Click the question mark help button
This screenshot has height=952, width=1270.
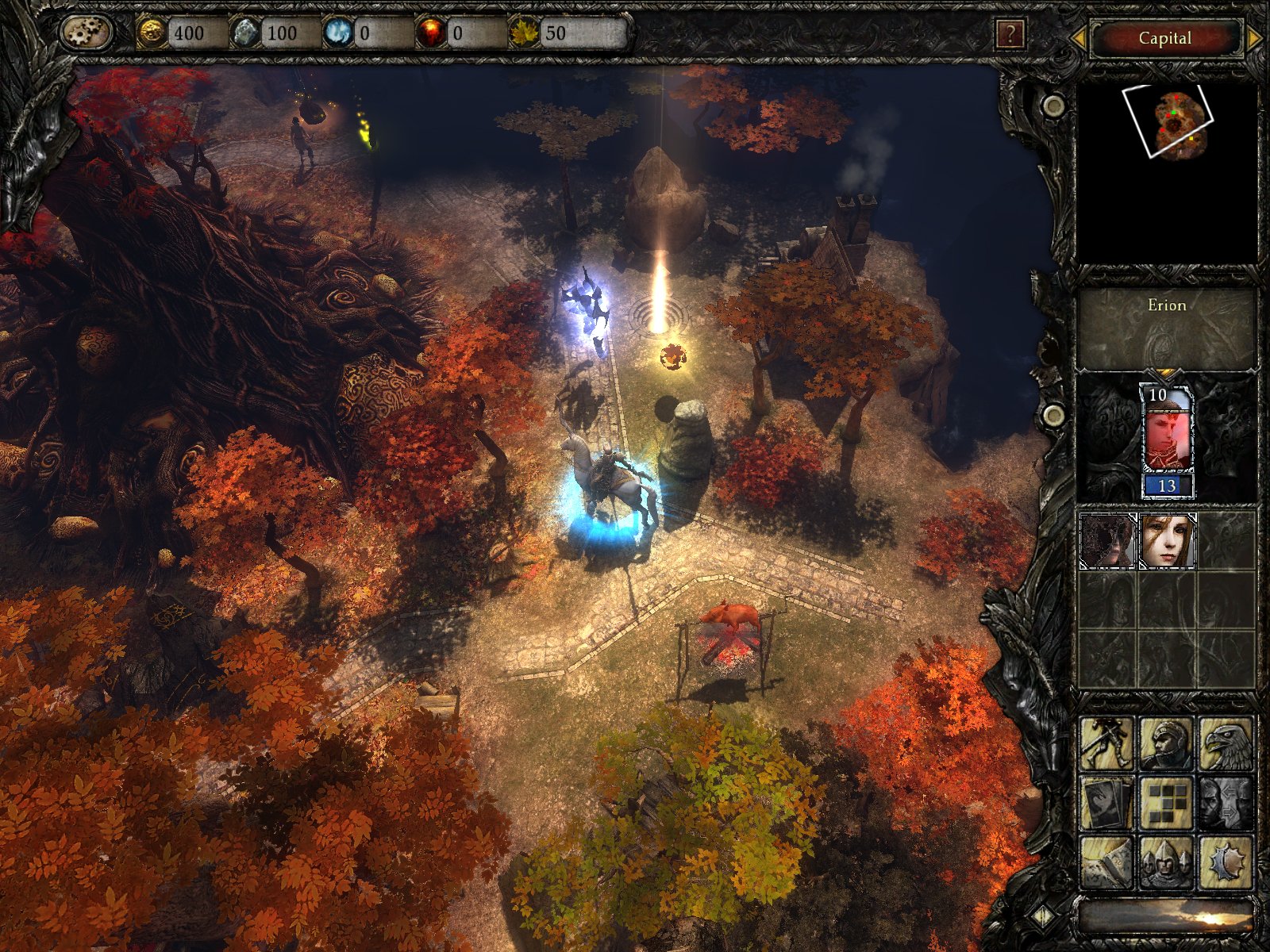(x=1010, y=35)
